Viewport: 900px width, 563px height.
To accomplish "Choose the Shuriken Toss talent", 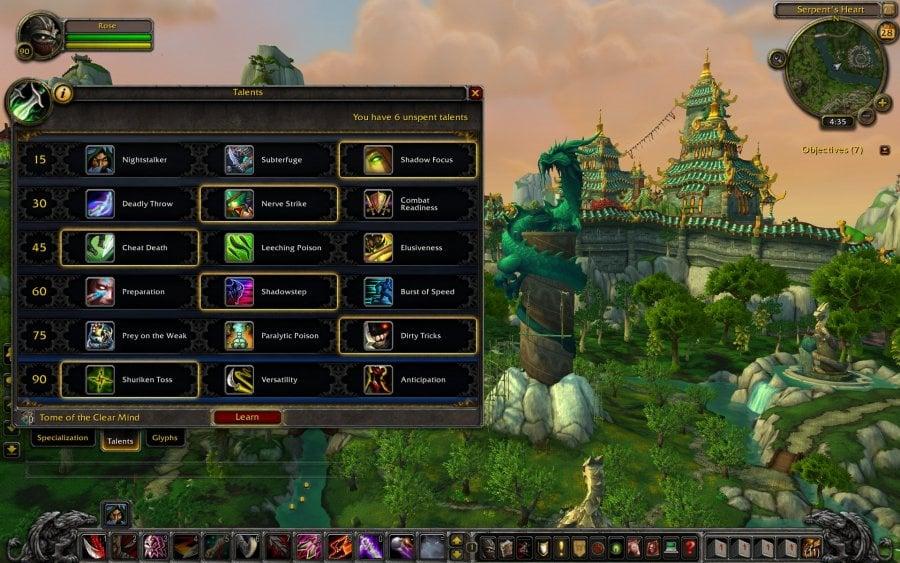I will pos(130,380).
